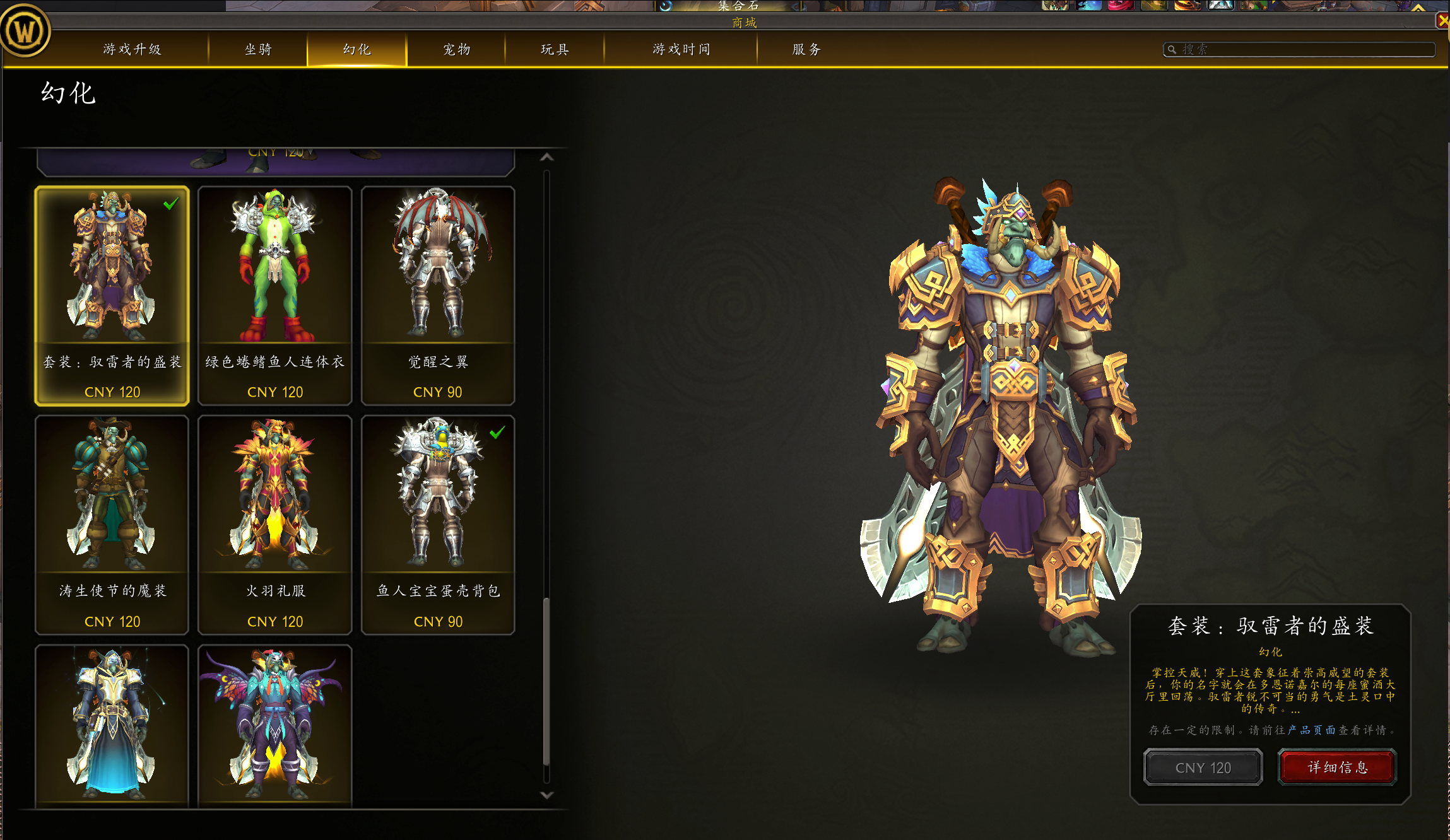The height and width of the screenshot is (840, 1450).
Task: Select the blue-robed outfit card
Action: pyautogui.click(x=112, y=725)
